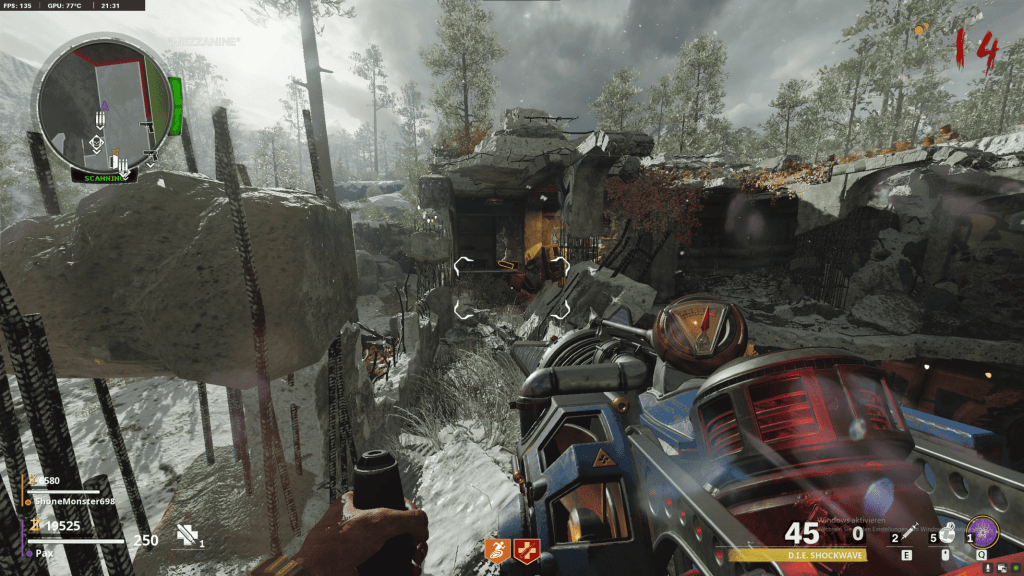Select the self-revive kit icon
This screenshot has width=1024, height=576.
click(x=186, y=536)
